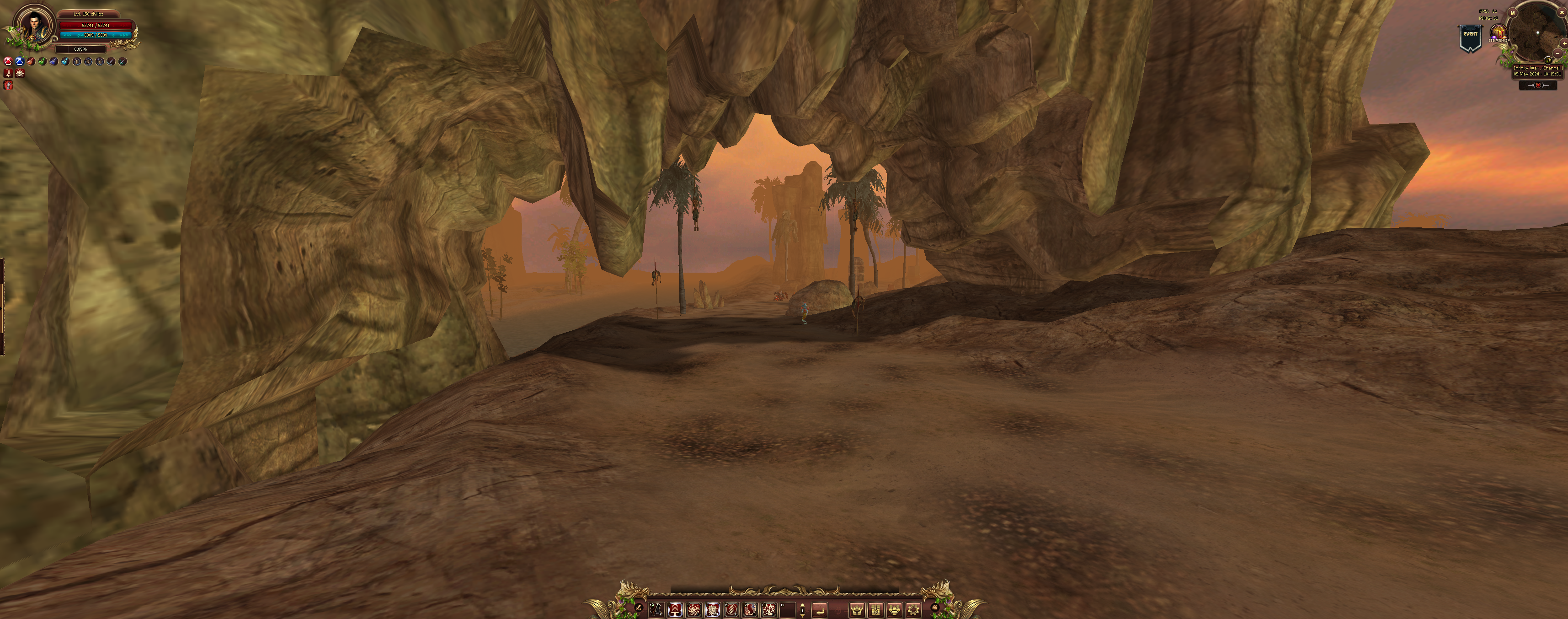Open the inventory bag button
This screenshot has width=1568, height=619.
pyautogui.click(x=875, y=609)
